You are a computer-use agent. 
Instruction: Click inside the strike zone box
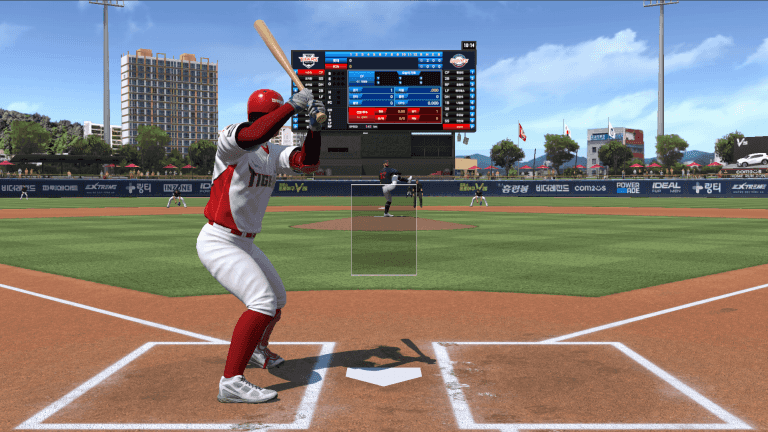tap(383, 229)
